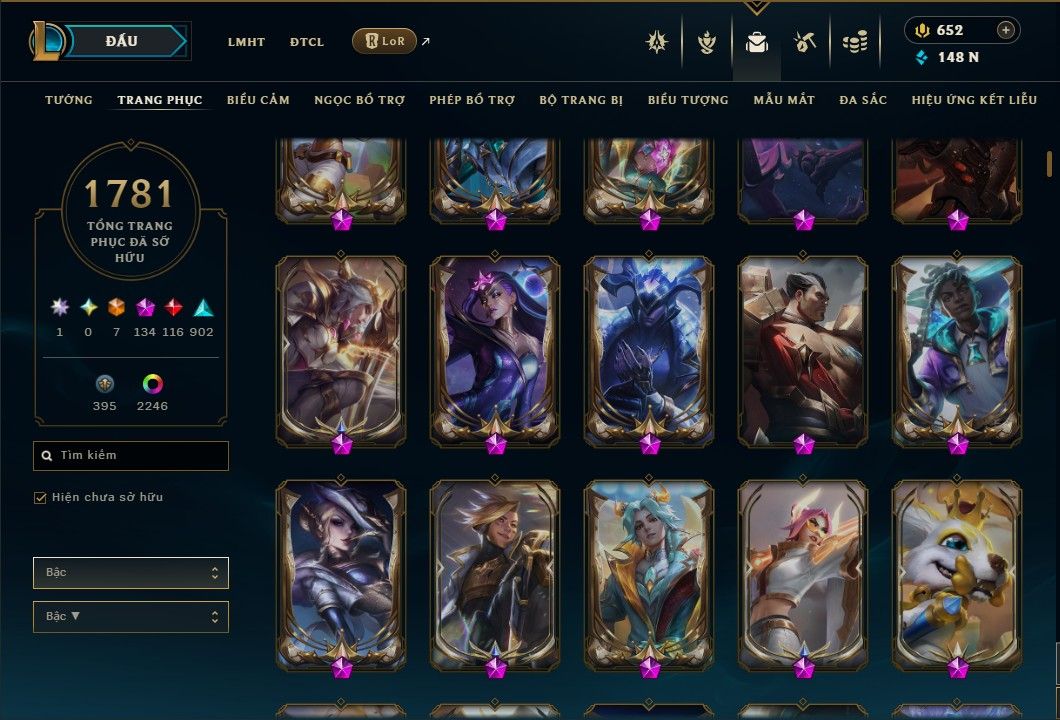Open the coin stack store icon
Image resolution: width=1060 pixels, height=720 pixels.
tap(854, 42)
